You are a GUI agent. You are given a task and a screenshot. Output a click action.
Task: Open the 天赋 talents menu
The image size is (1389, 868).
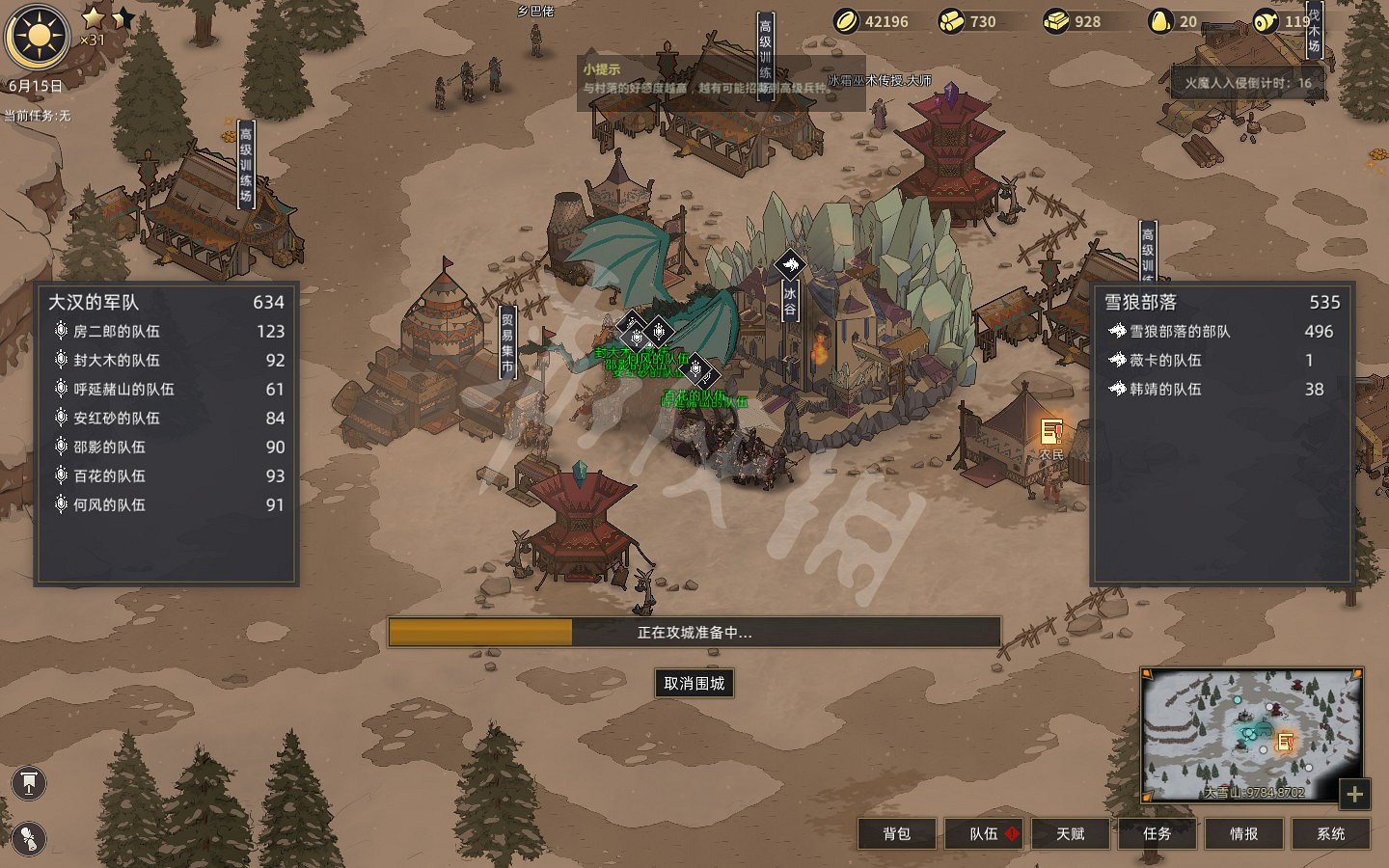click(1071, 833)
